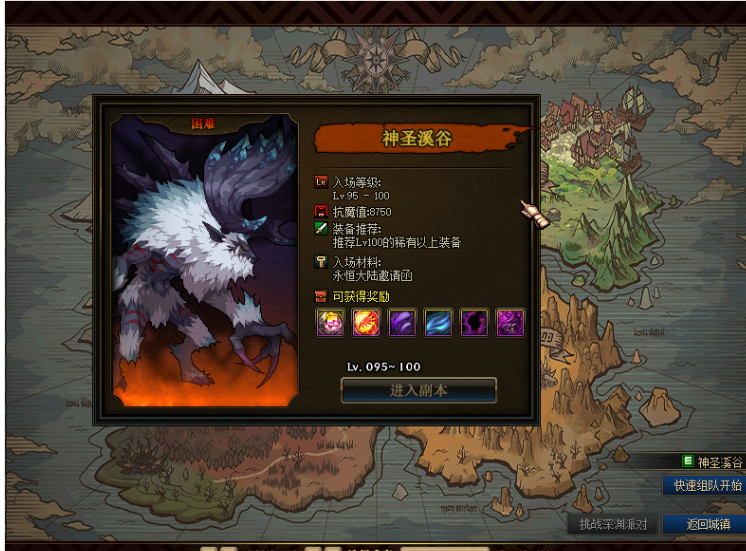Check the purple creature eye reward icon
The height and width of the screenshot is (551, 746).
pos(510,322)
